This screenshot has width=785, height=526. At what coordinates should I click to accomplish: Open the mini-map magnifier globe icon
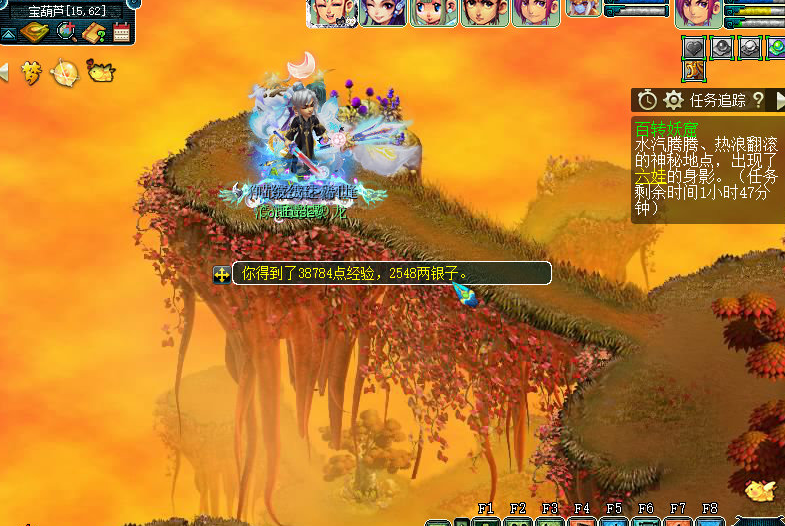[x=67, y=31]
